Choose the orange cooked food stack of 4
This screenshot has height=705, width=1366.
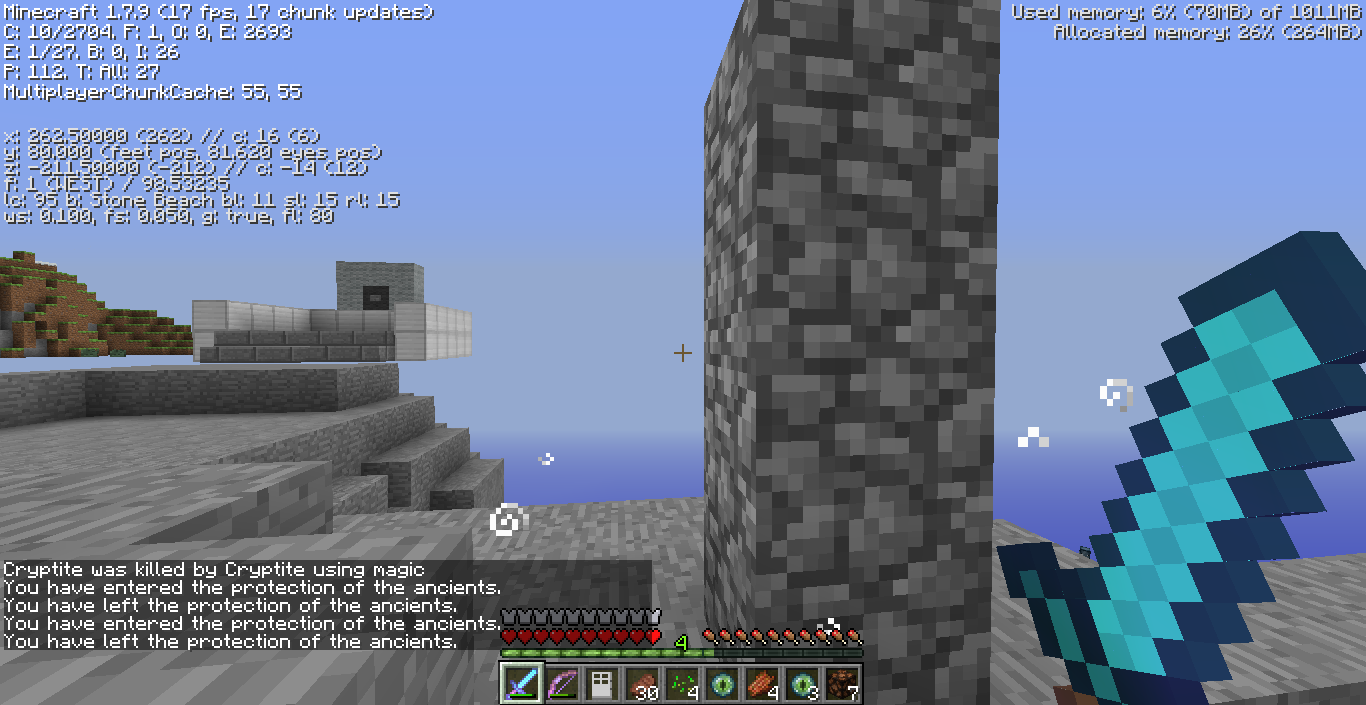pos(762,684)
